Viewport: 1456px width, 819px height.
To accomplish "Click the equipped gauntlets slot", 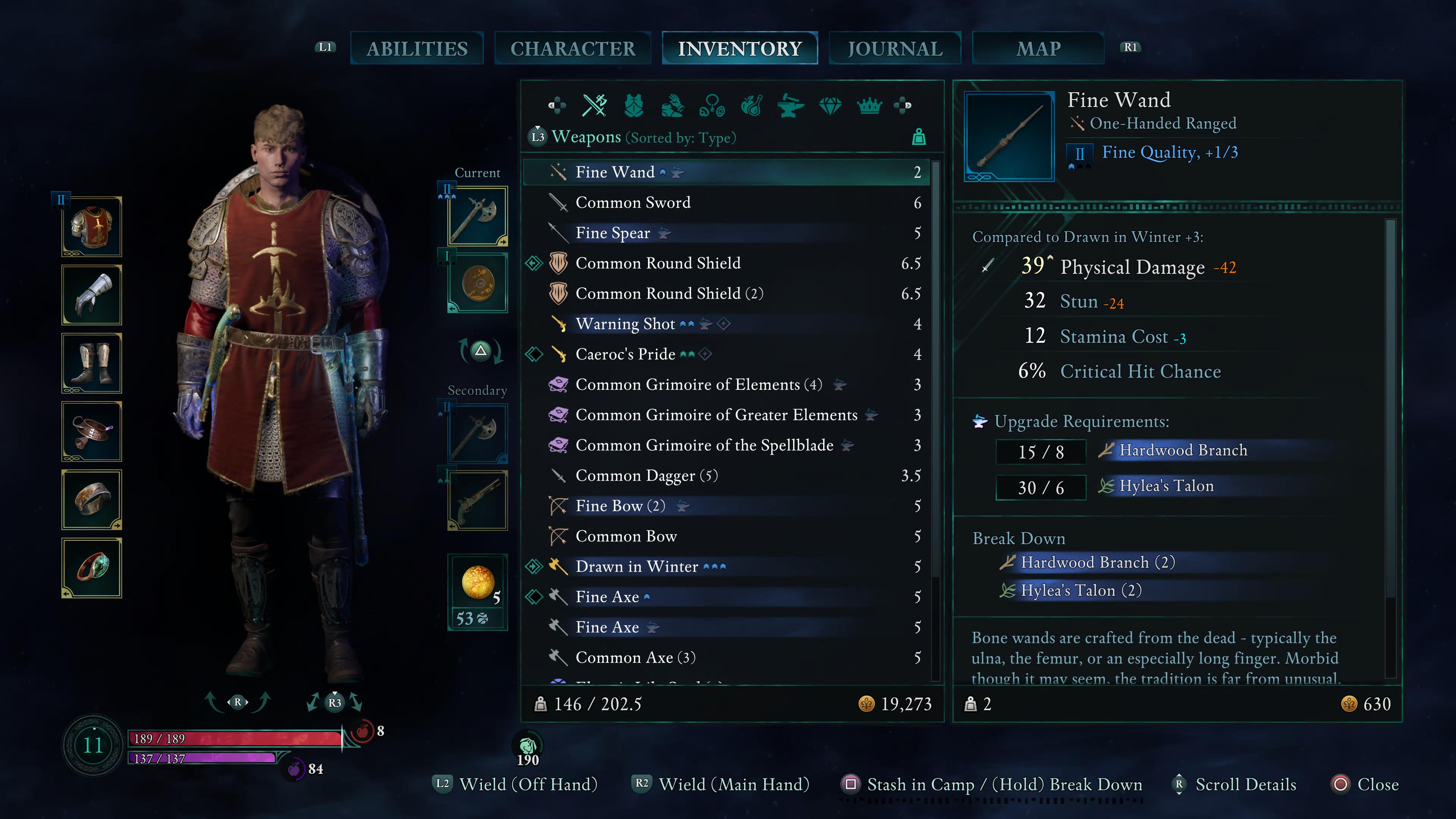I will [92, 295].
